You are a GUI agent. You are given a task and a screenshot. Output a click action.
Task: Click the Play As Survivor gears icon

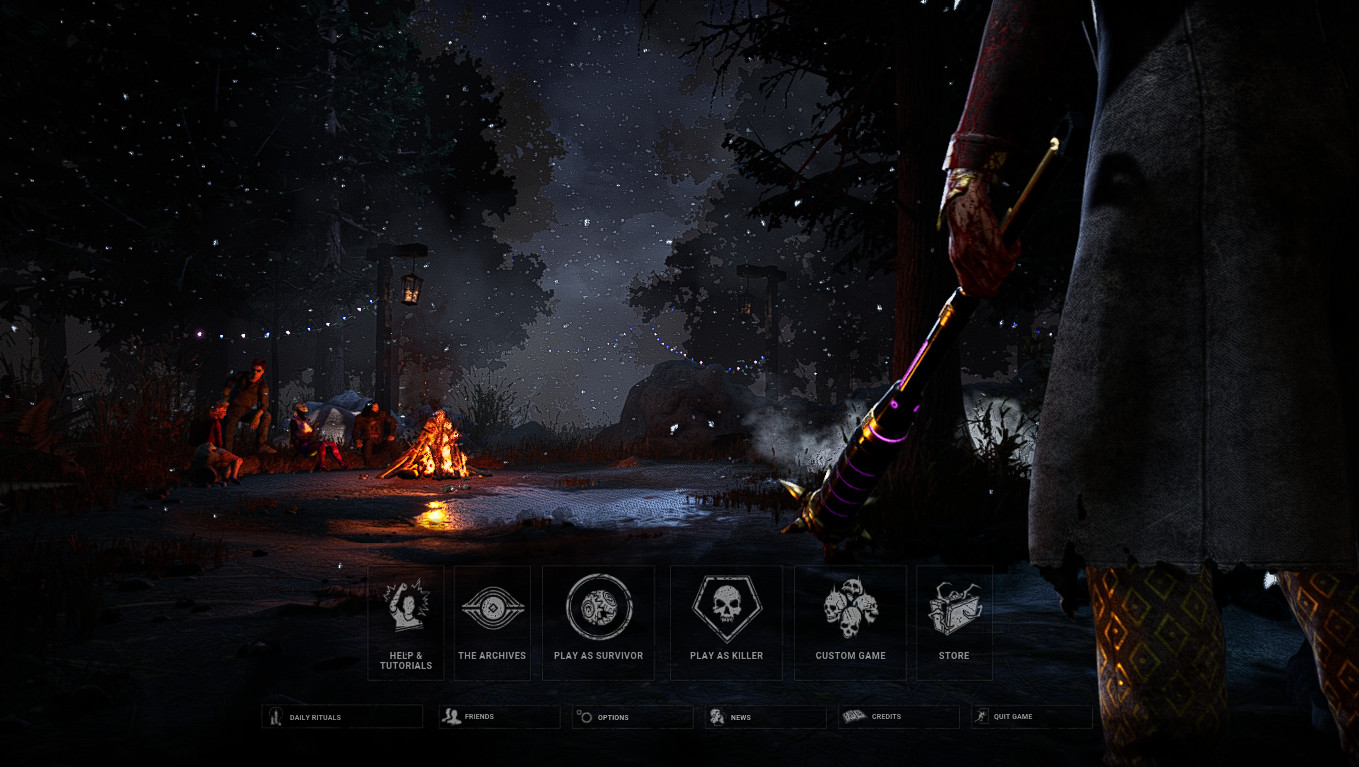click(598, 604)
